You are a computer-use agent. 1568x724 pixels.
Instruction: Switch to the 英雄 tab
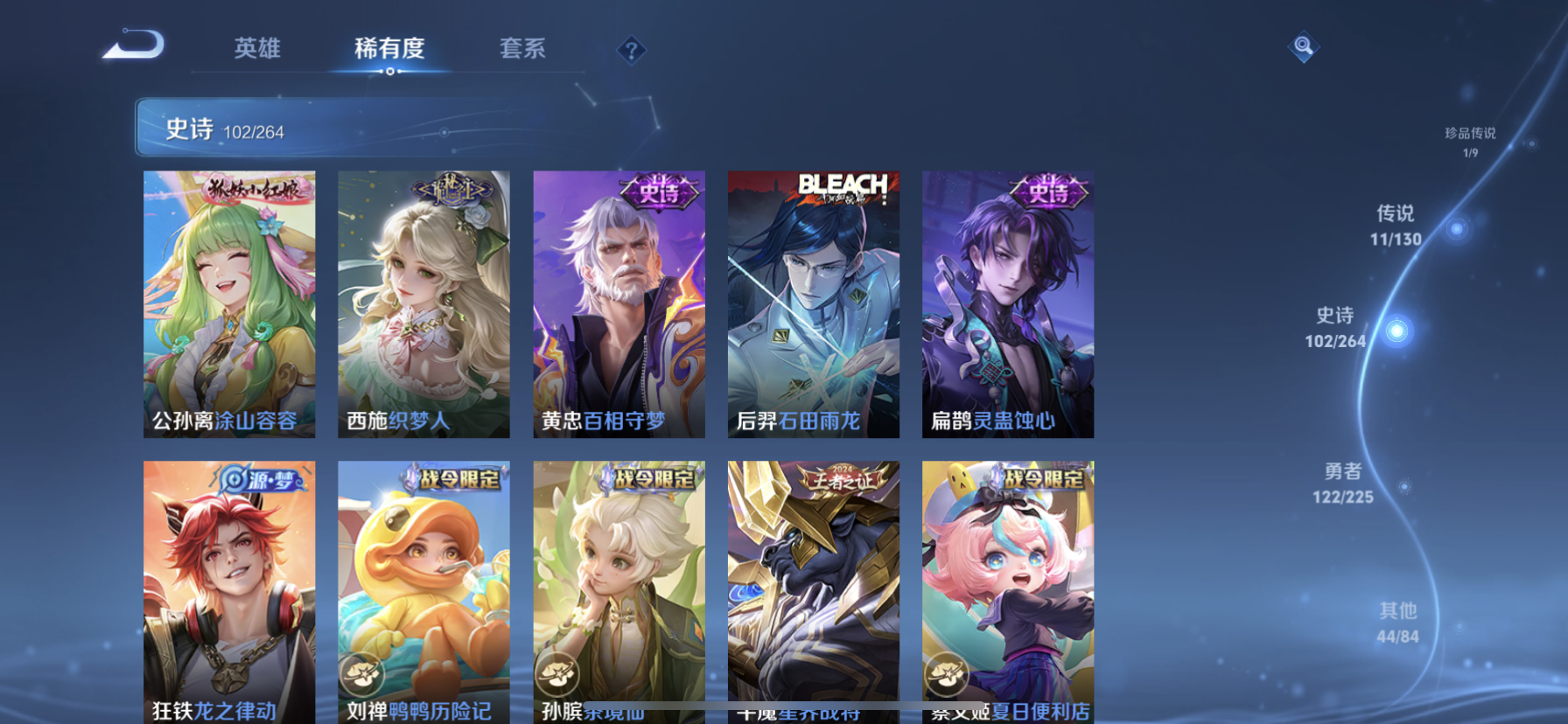257,48
